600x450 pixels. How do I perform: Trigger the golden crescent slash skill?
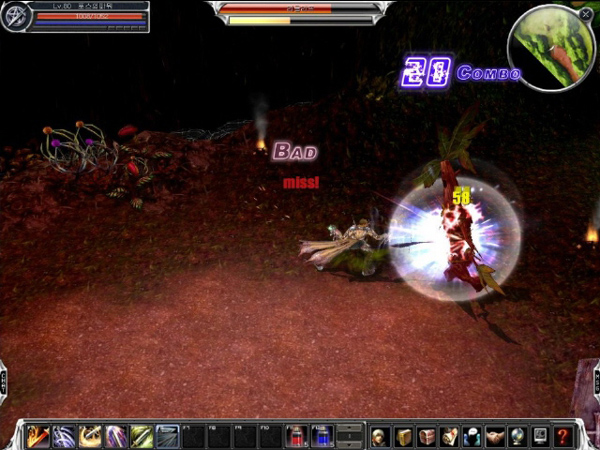point(90,436)
